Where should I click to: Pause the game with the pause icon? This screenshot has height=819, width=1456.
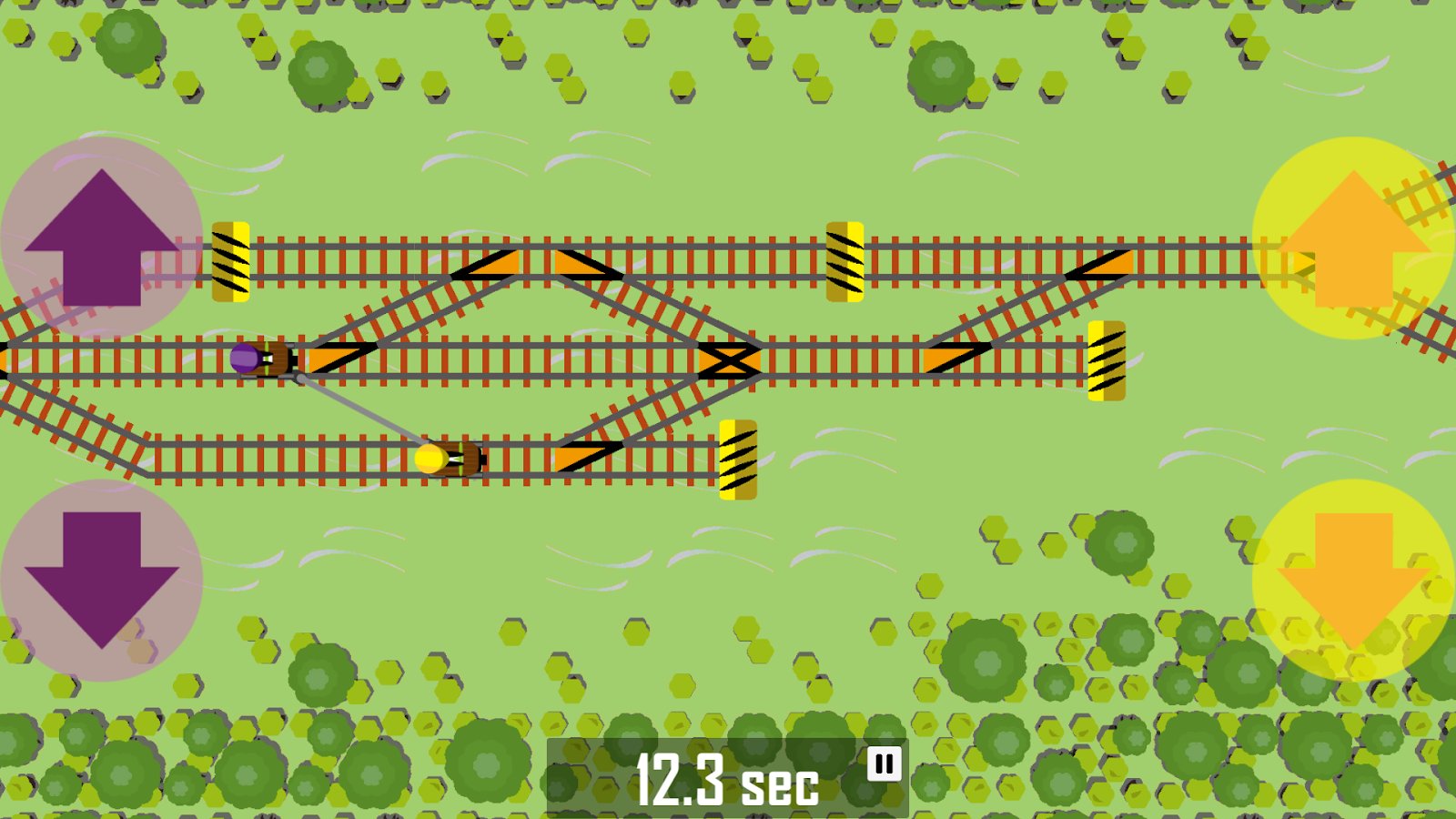pos(884,764)
